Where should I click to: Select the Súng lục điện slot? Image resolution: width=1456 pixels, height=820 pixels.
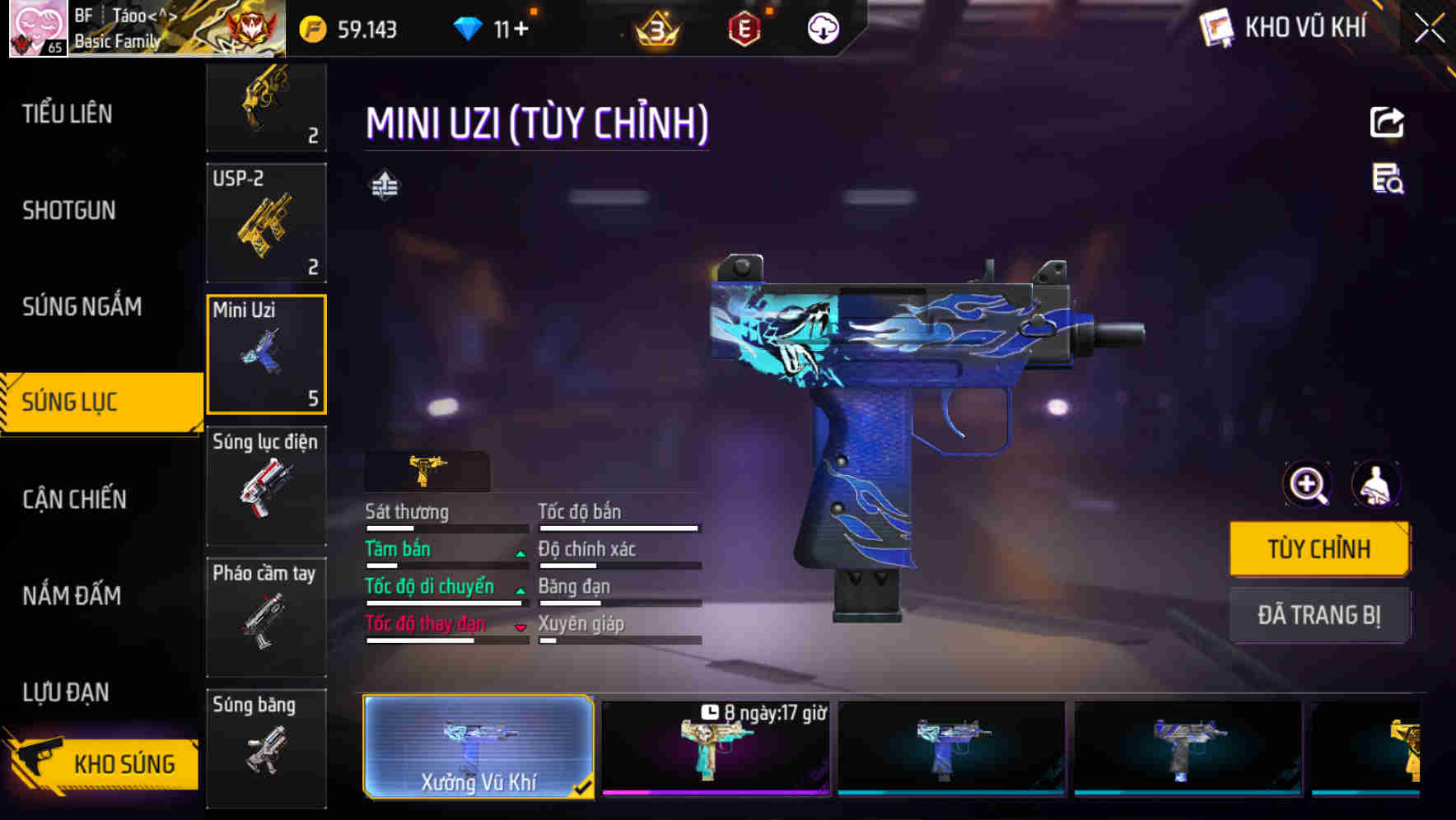click(266, 486)
